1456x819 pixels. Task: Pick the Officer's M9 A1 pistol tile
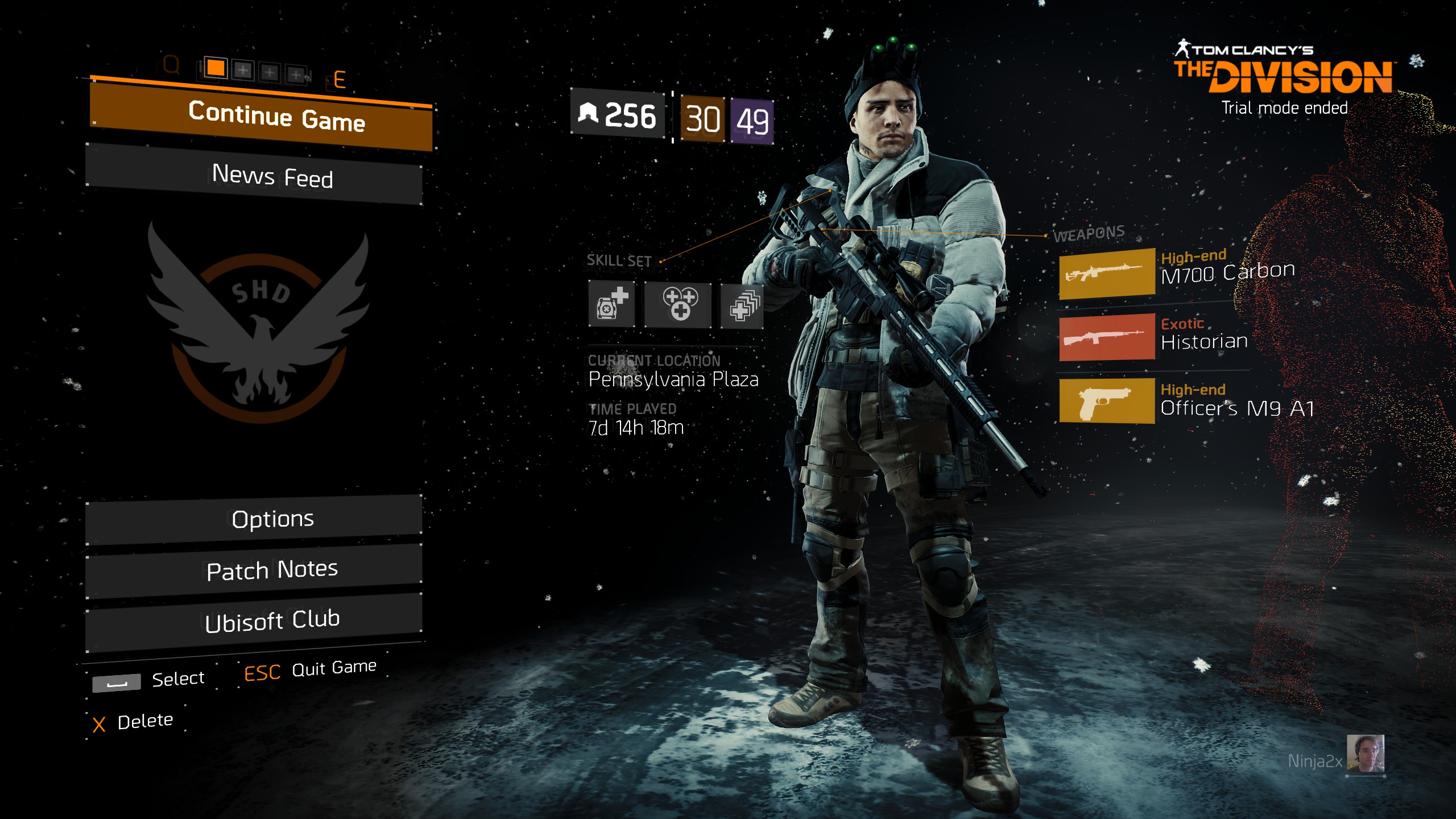coord(1106,402)
